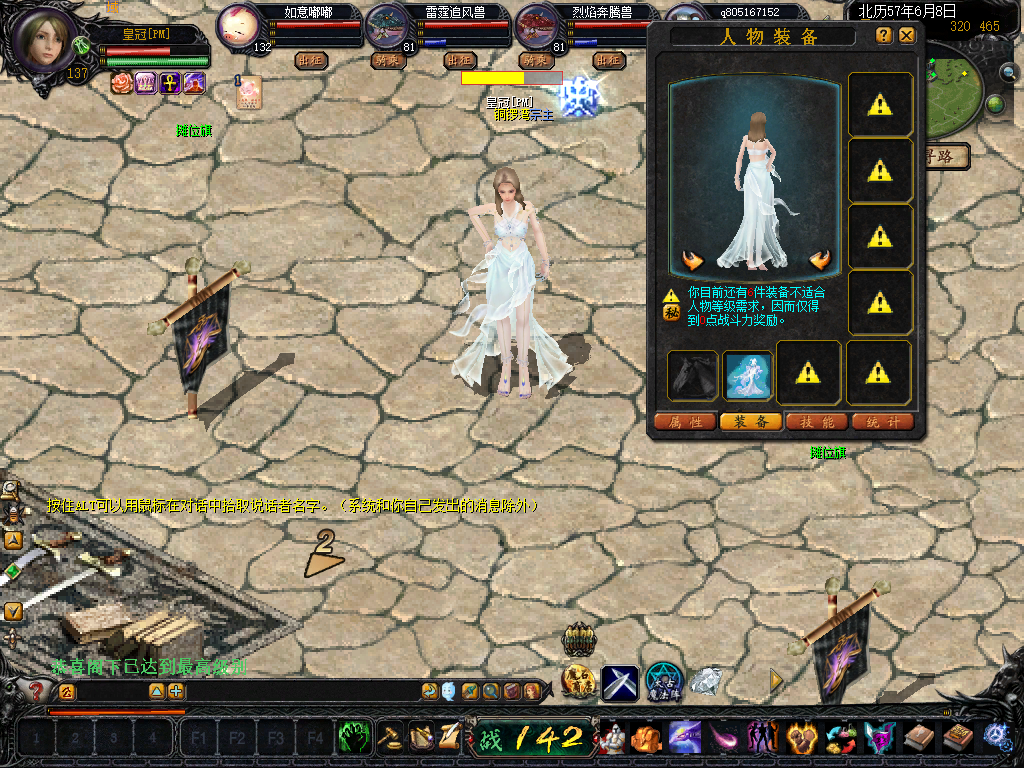Screen dimensions: 1024x768
Task: Rotate the character preview right
Action: [x=820, y=261]
